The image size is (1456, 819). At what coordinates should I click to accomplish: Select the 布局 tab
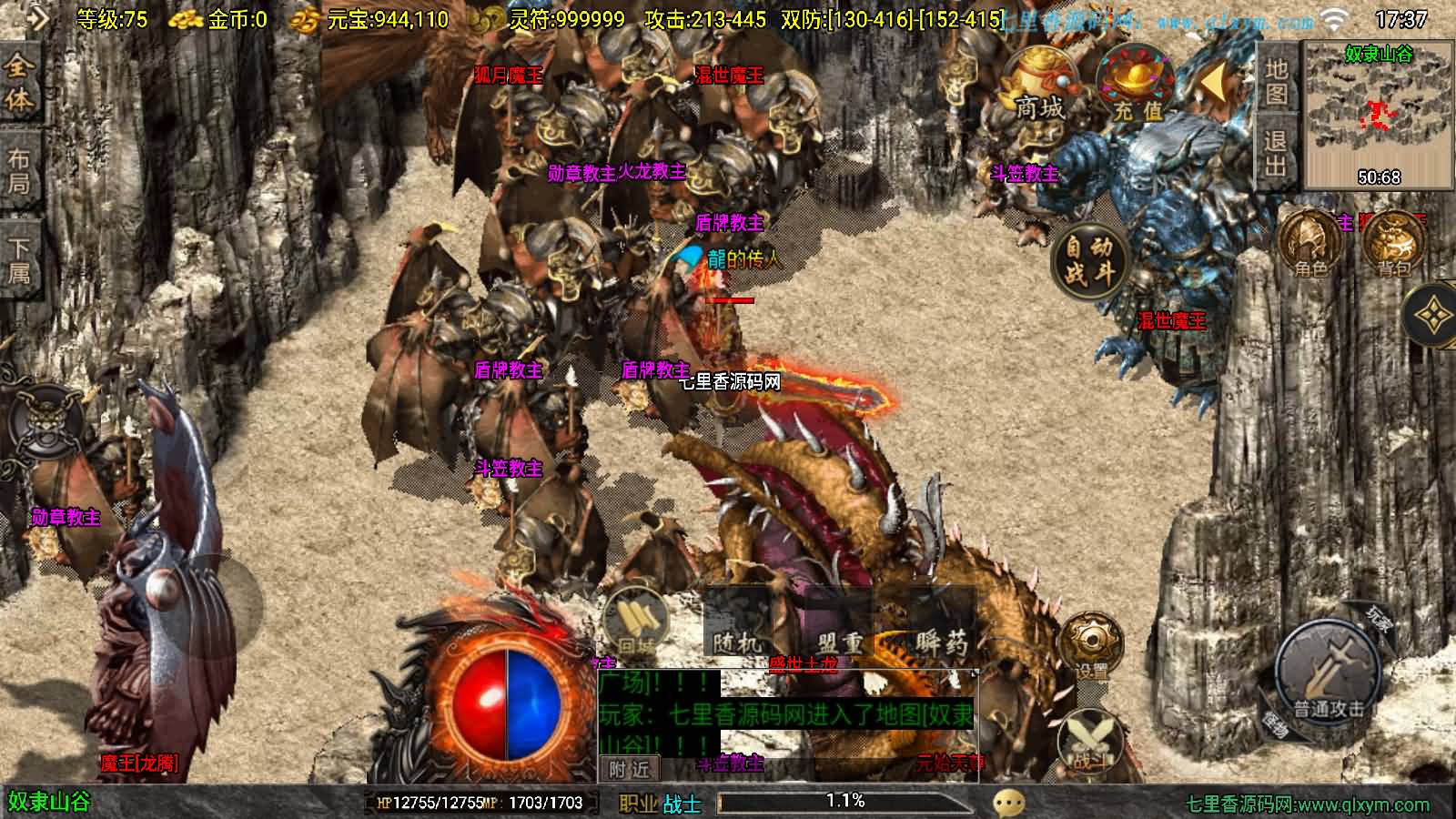(19, 170)
